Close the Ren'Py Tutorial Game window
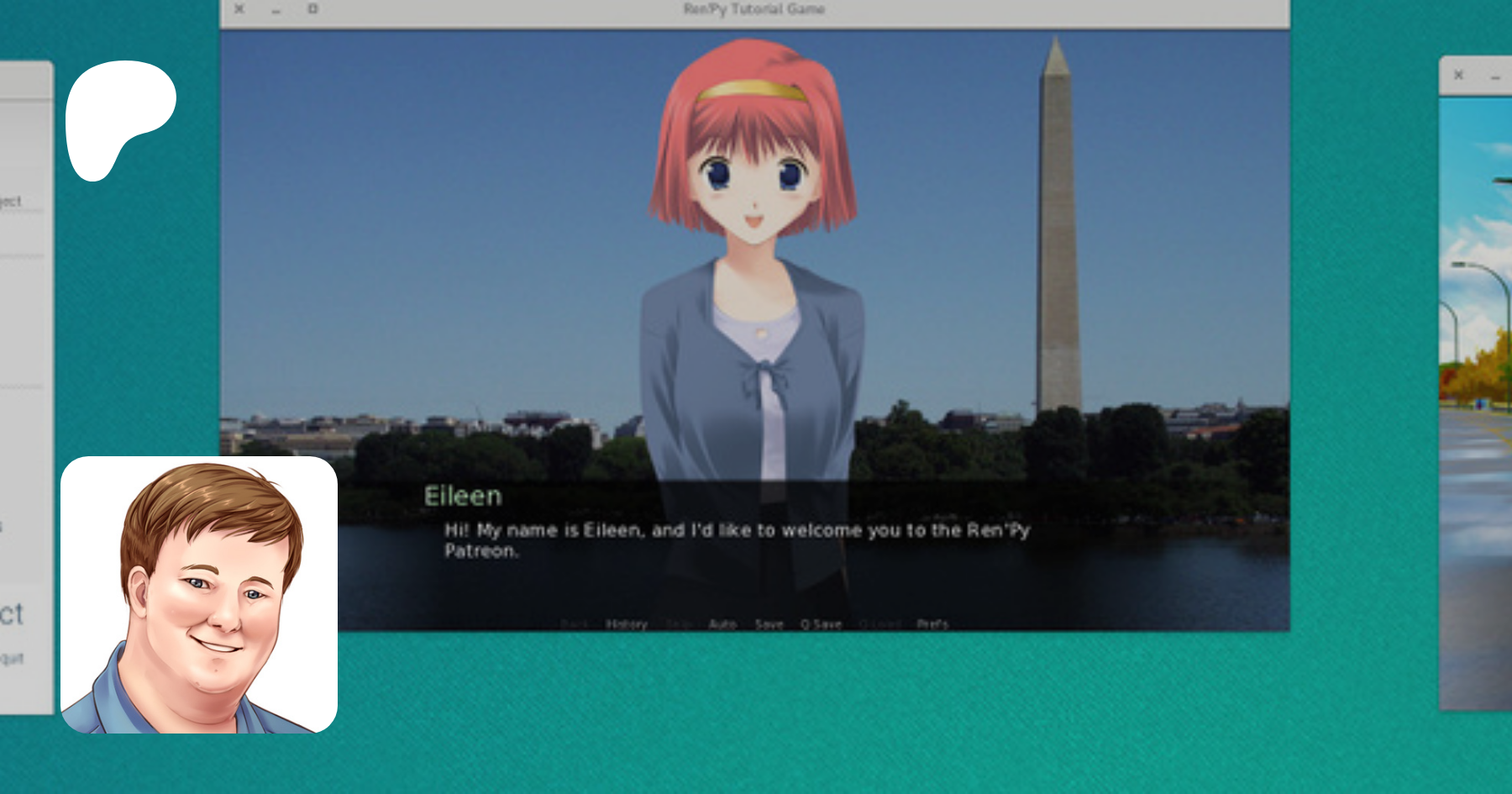The image size is (1512, 794). [239, 9]
